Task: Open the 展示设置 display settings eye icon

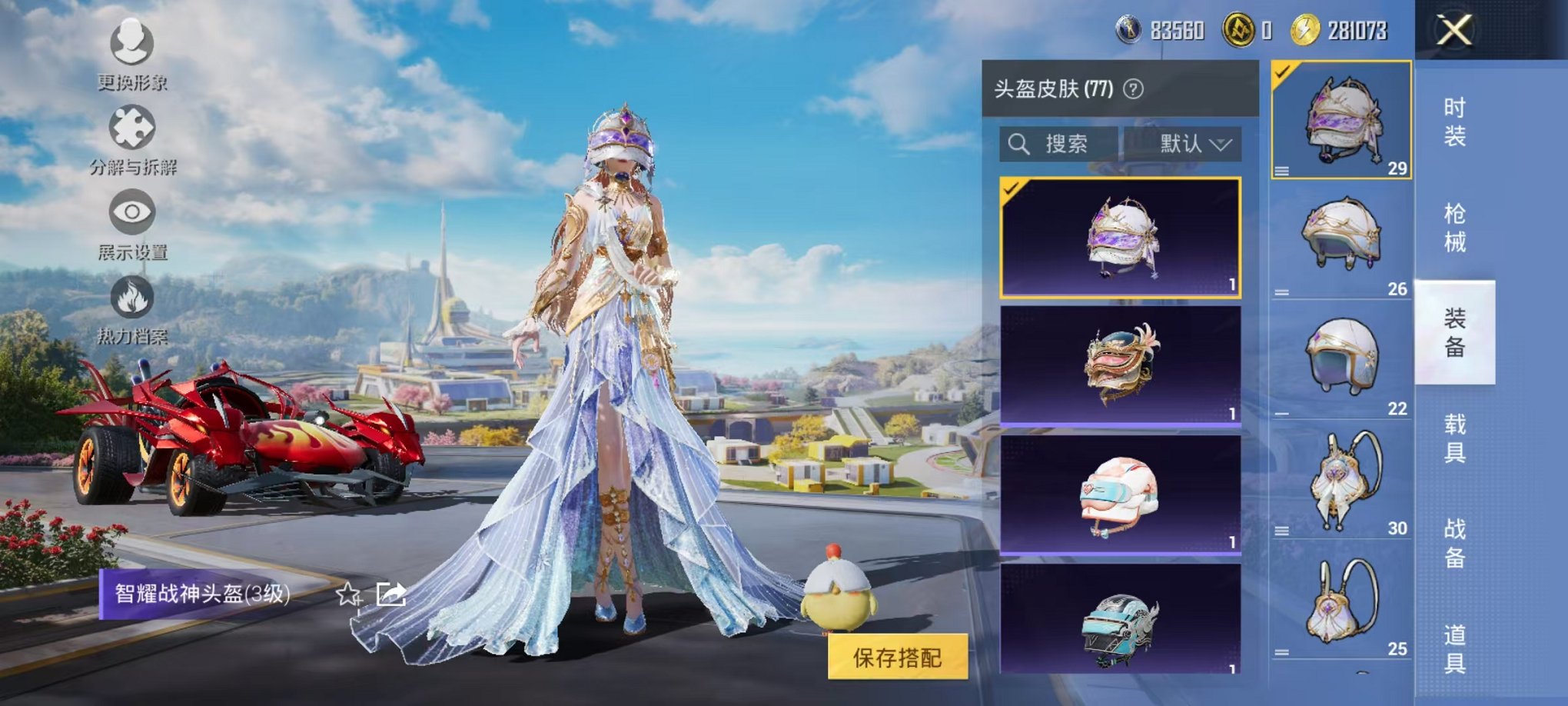Action: (132, 218)
